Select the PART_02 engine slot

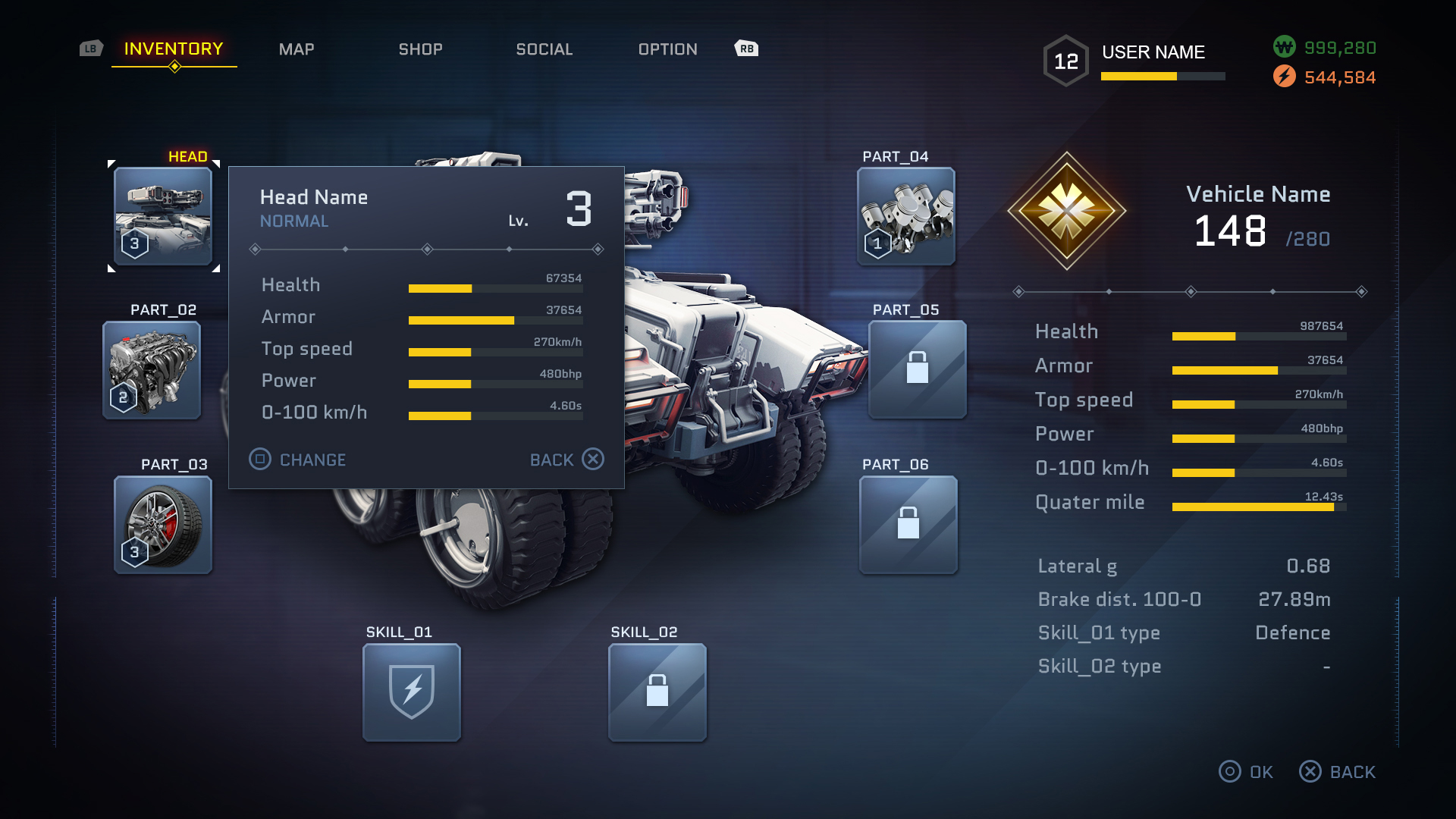tap(152, 370)
